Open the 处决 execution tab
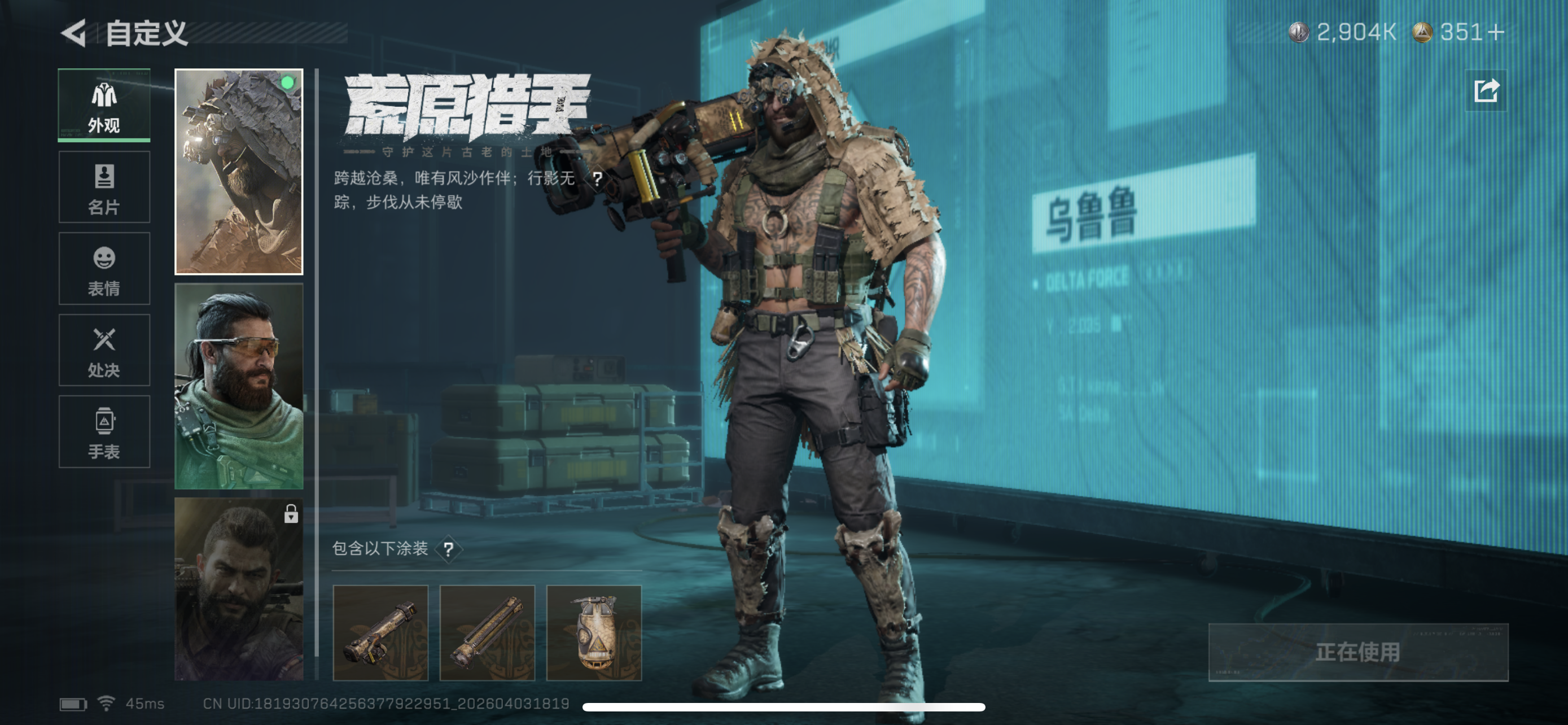Image resolution: width=1568 pixels, height=725 pixels. click(104, 351)
